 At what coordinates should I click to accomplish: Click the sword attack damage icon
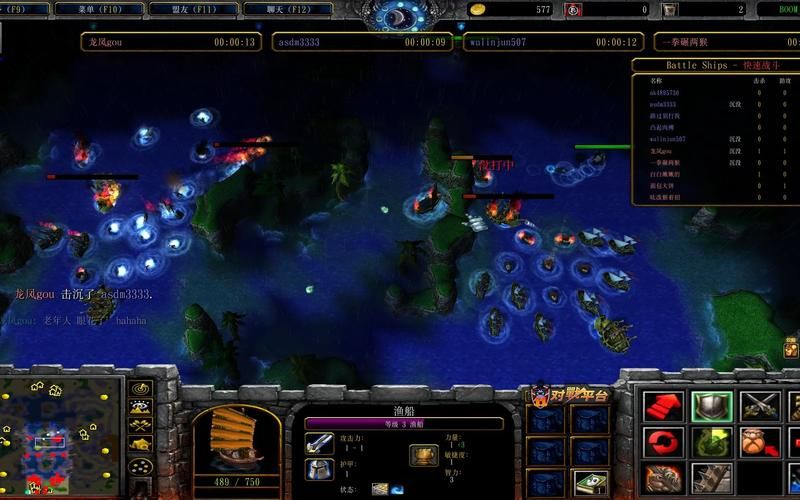[319, 443]
